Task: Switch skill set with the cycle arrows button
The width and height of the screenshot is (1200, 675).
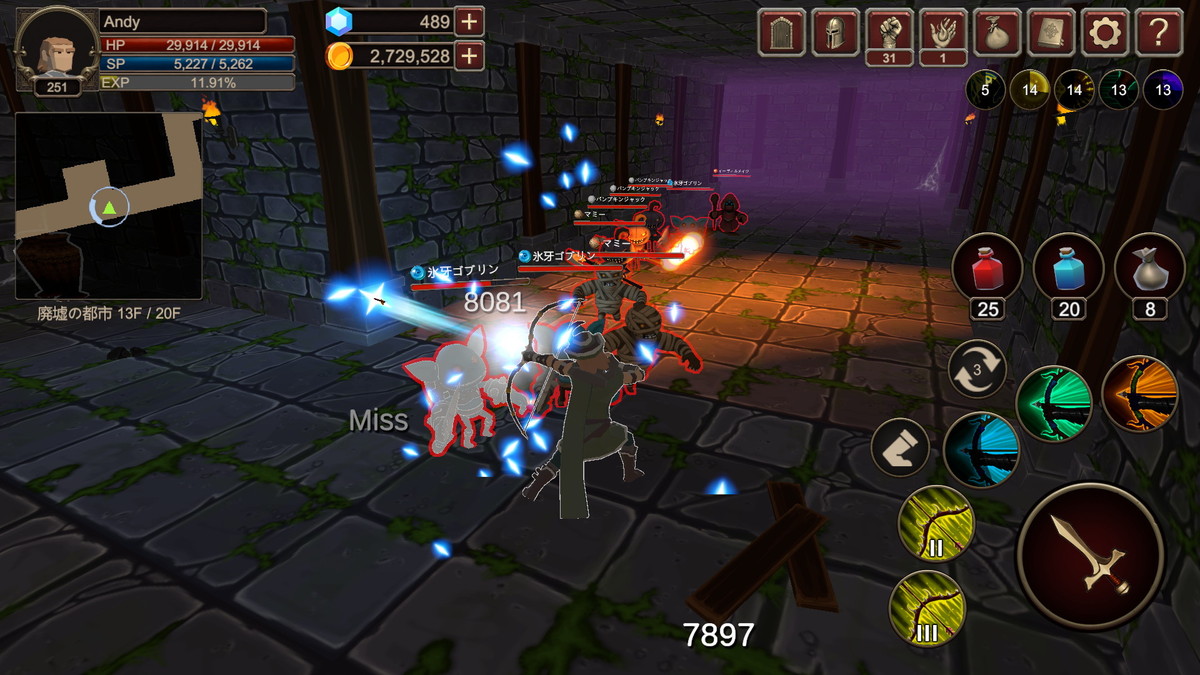Action: click(977, 370)
